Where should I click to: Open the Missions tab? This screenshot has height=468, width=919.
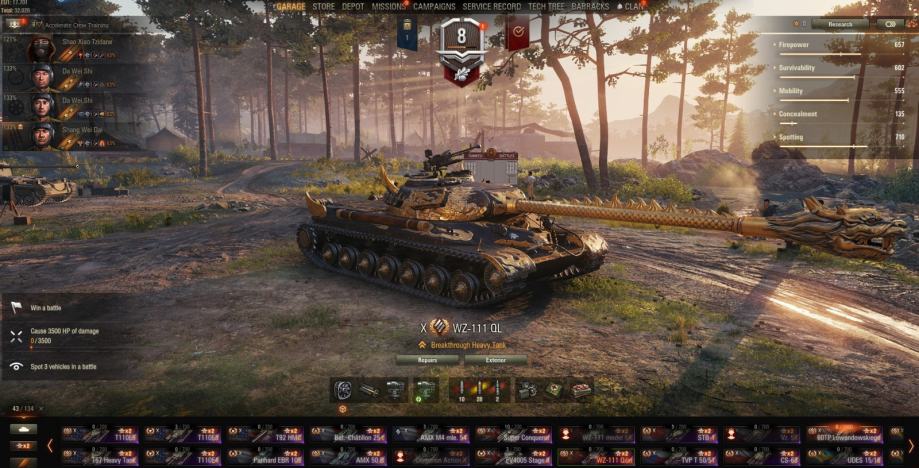coord(389,6)
